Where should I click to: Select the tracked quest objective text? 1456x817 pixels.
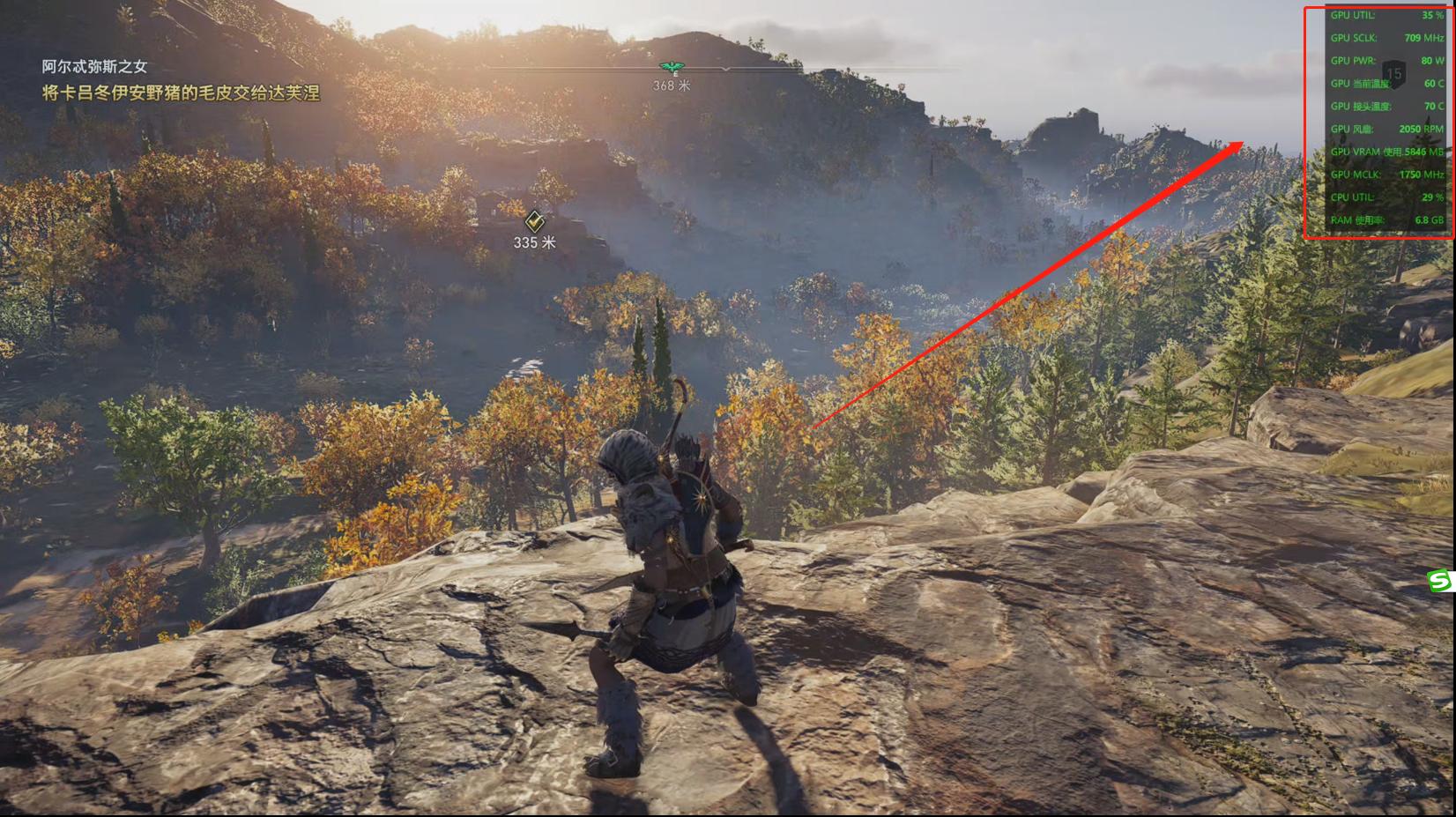pyautogui.click(x=181, y=93)
